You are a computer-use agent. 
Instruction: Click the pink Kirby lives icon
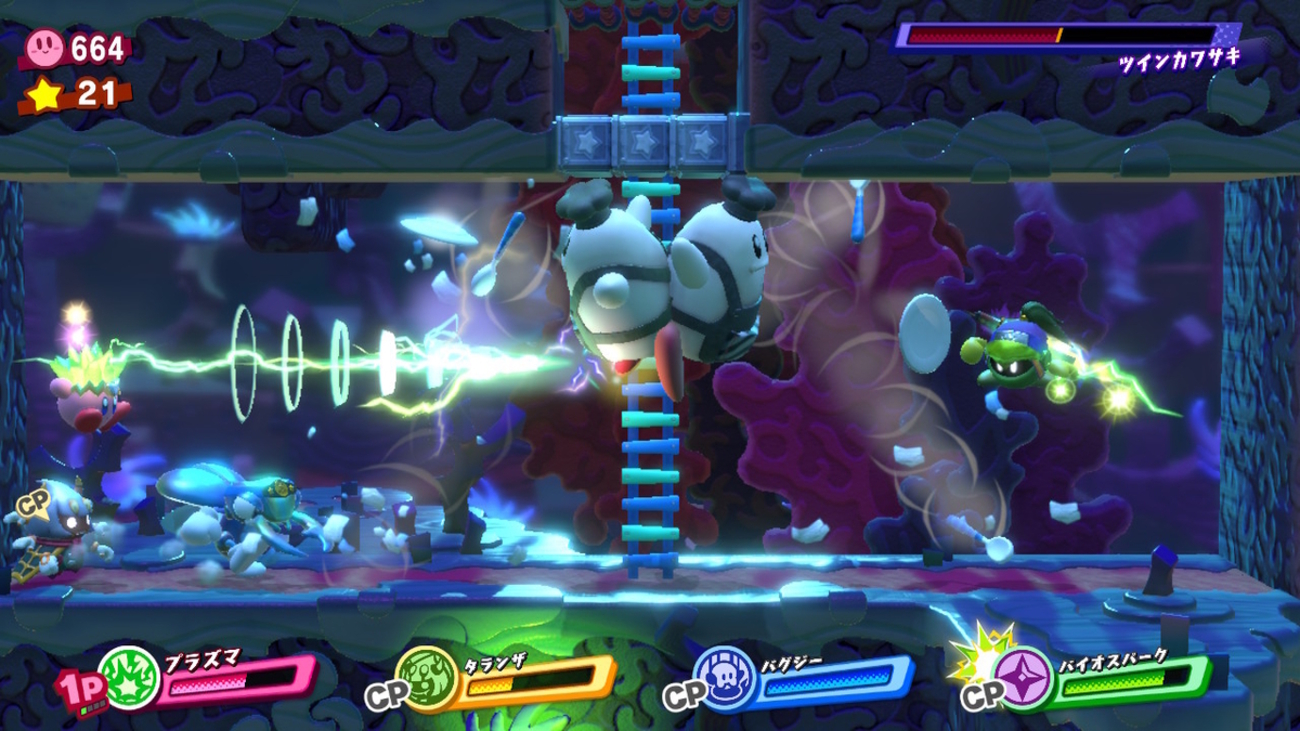click(x=45, y=46)
